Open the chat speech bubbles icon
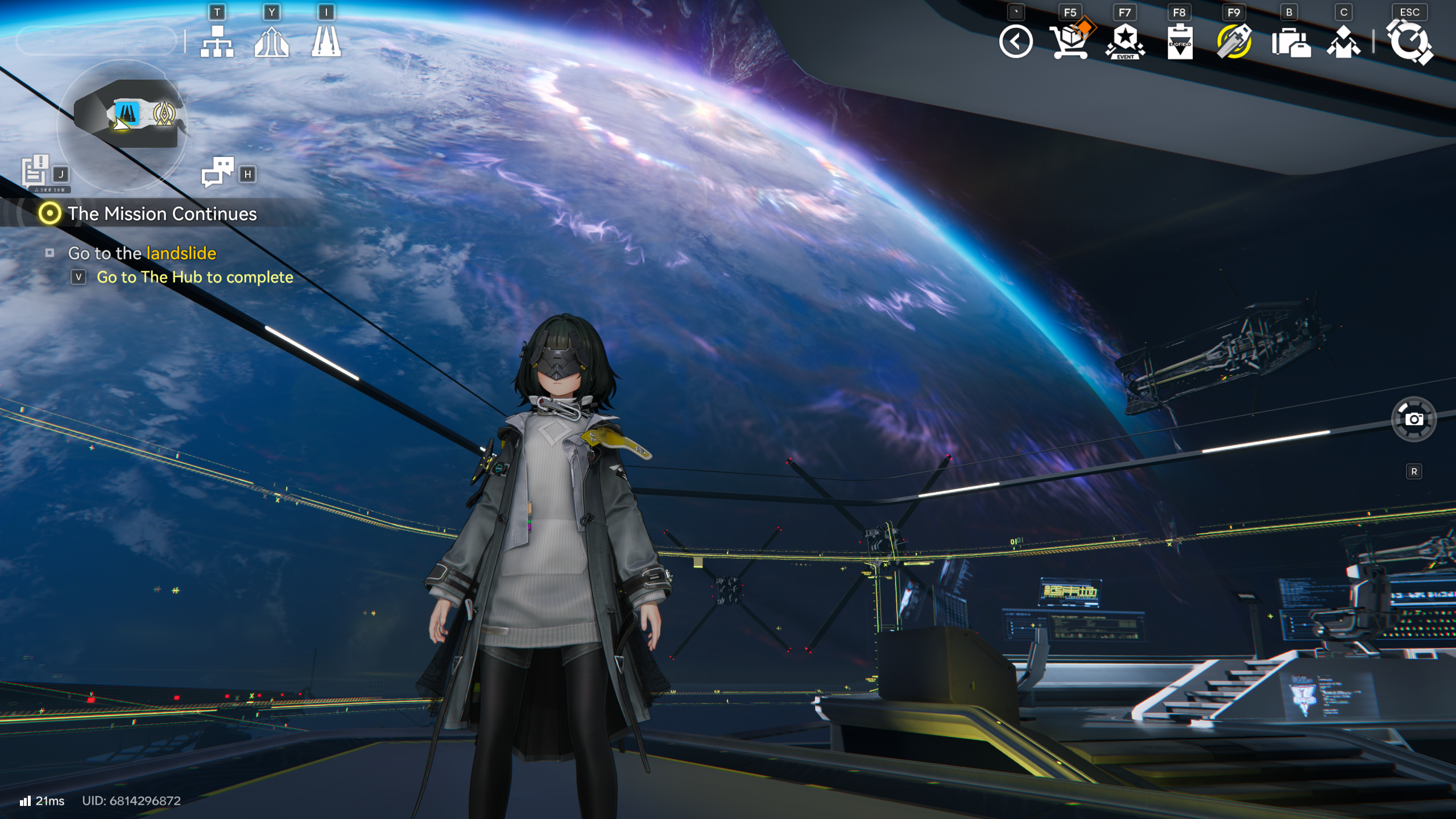The width and height of the screenshot is (1456, 819). click(217, 172)
